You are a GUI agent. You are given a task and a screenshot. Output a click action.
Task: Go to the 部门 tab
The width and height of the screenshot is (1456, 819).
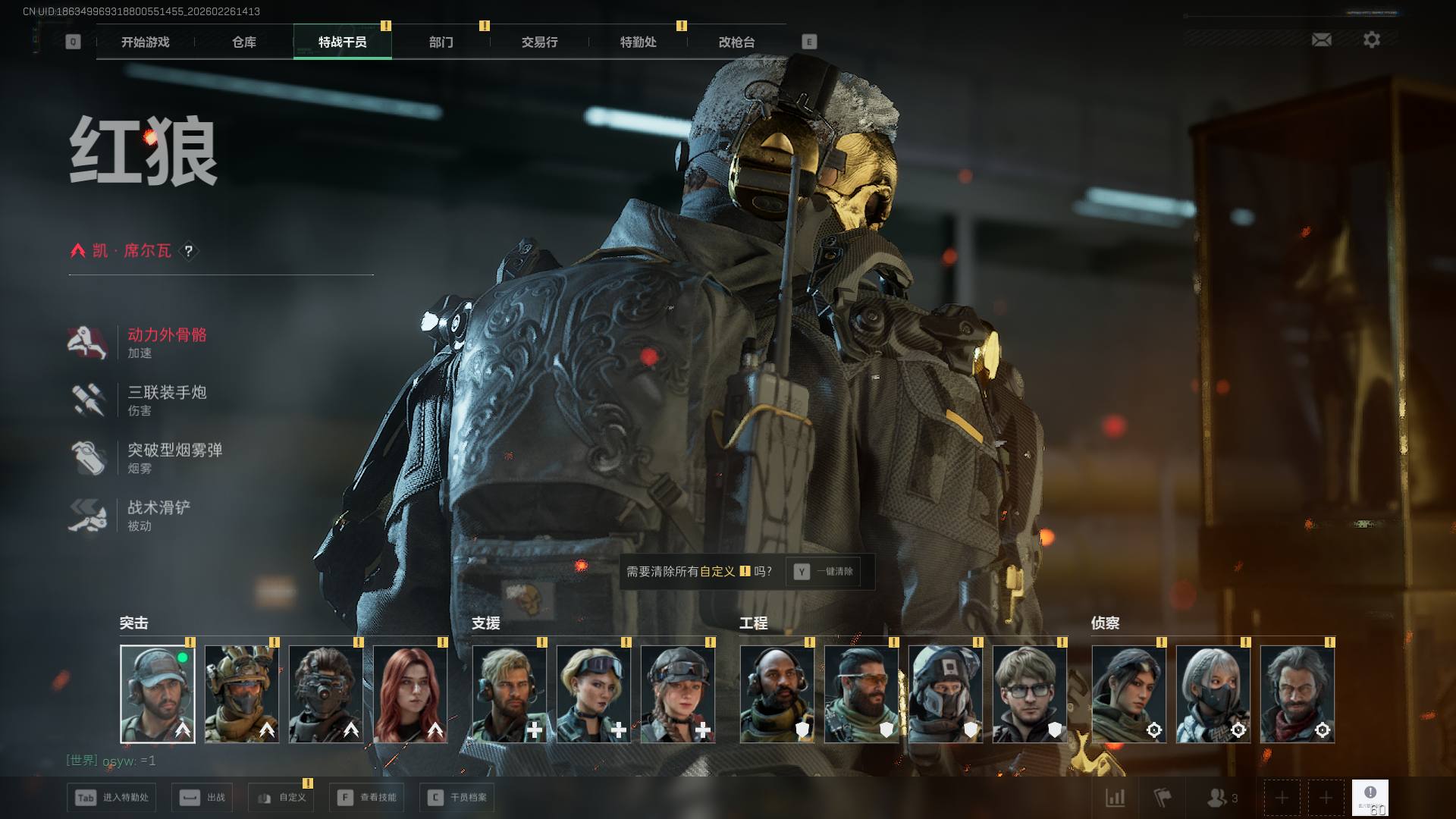click(441, 42)
